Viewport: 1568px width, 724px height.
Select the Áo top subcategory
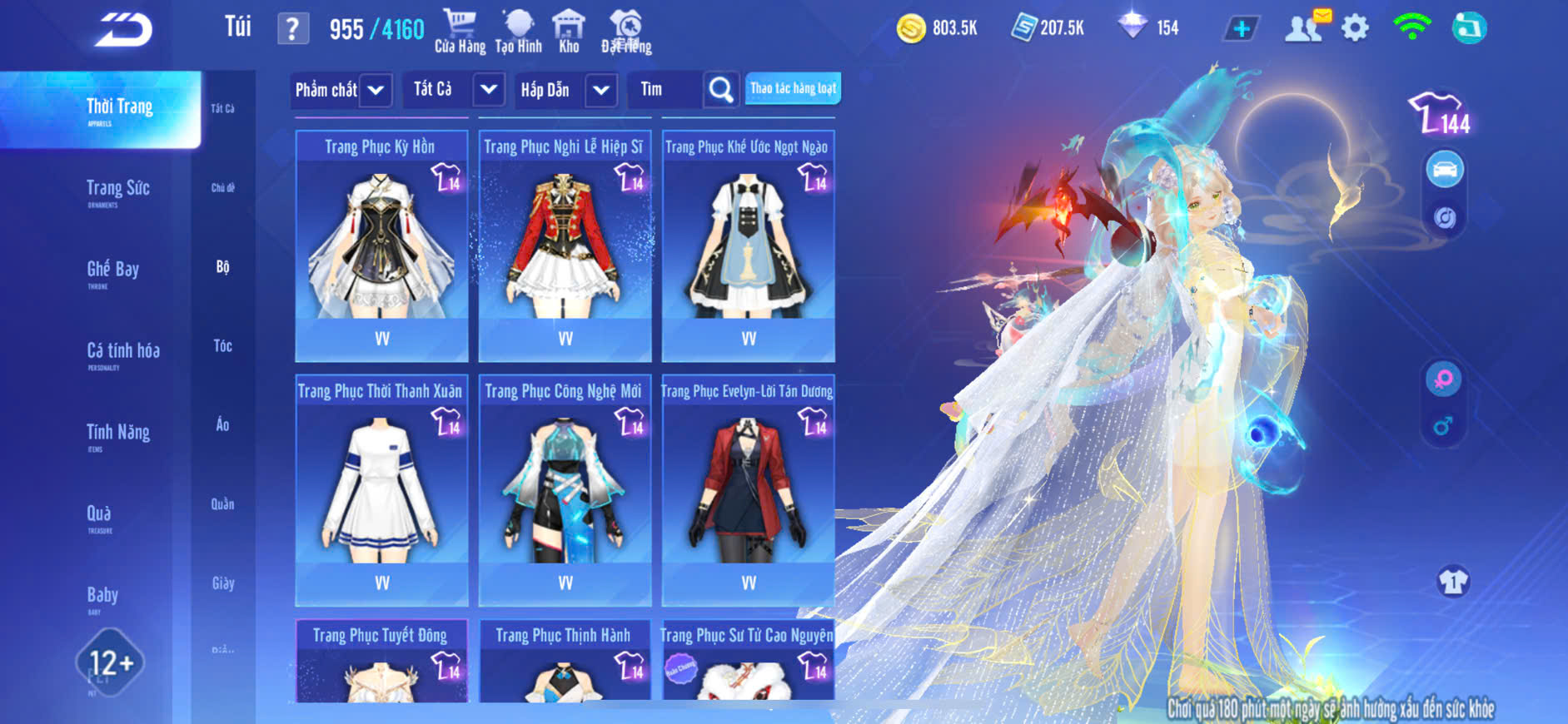pos(222,425)
